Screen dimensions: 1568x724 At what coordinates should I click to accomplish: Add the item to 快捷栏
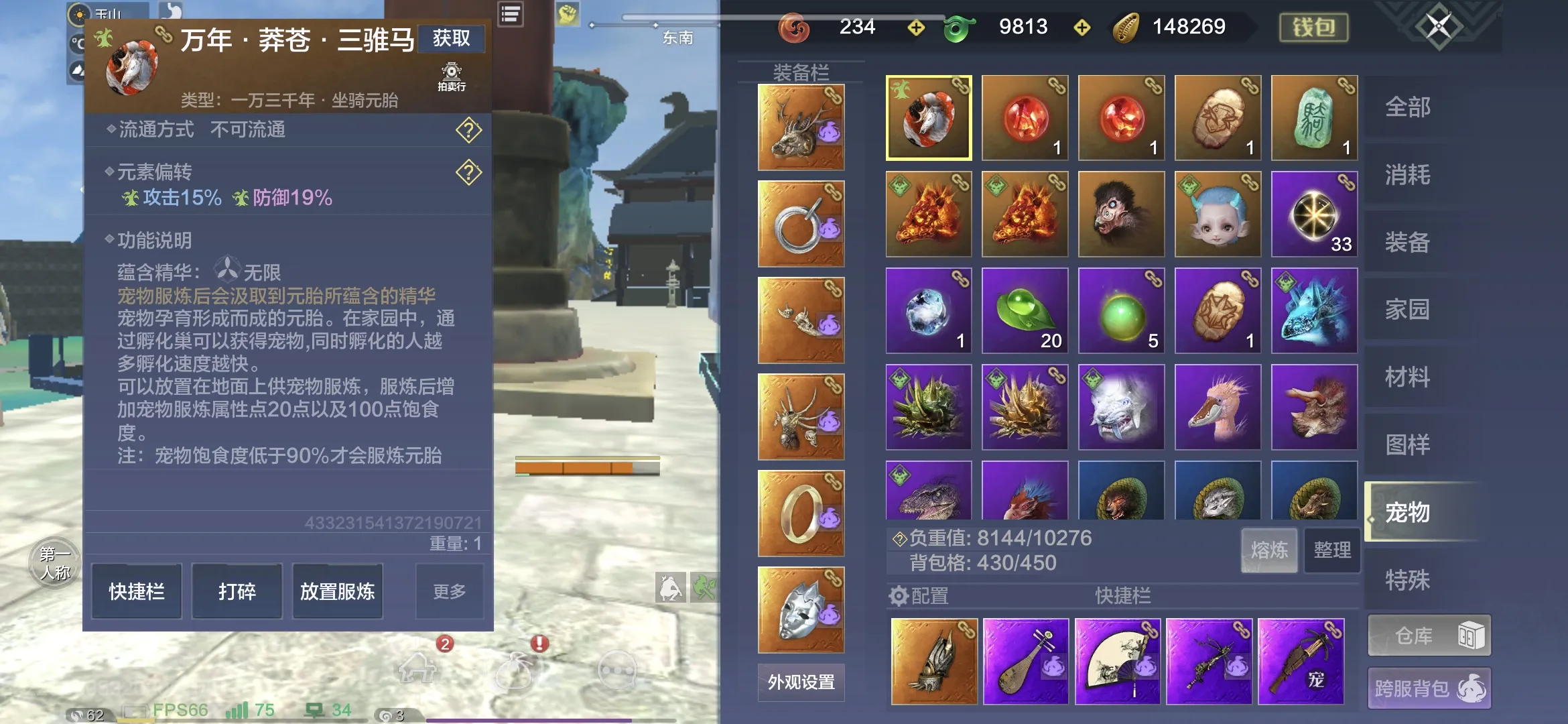click(x=137, y=591)
